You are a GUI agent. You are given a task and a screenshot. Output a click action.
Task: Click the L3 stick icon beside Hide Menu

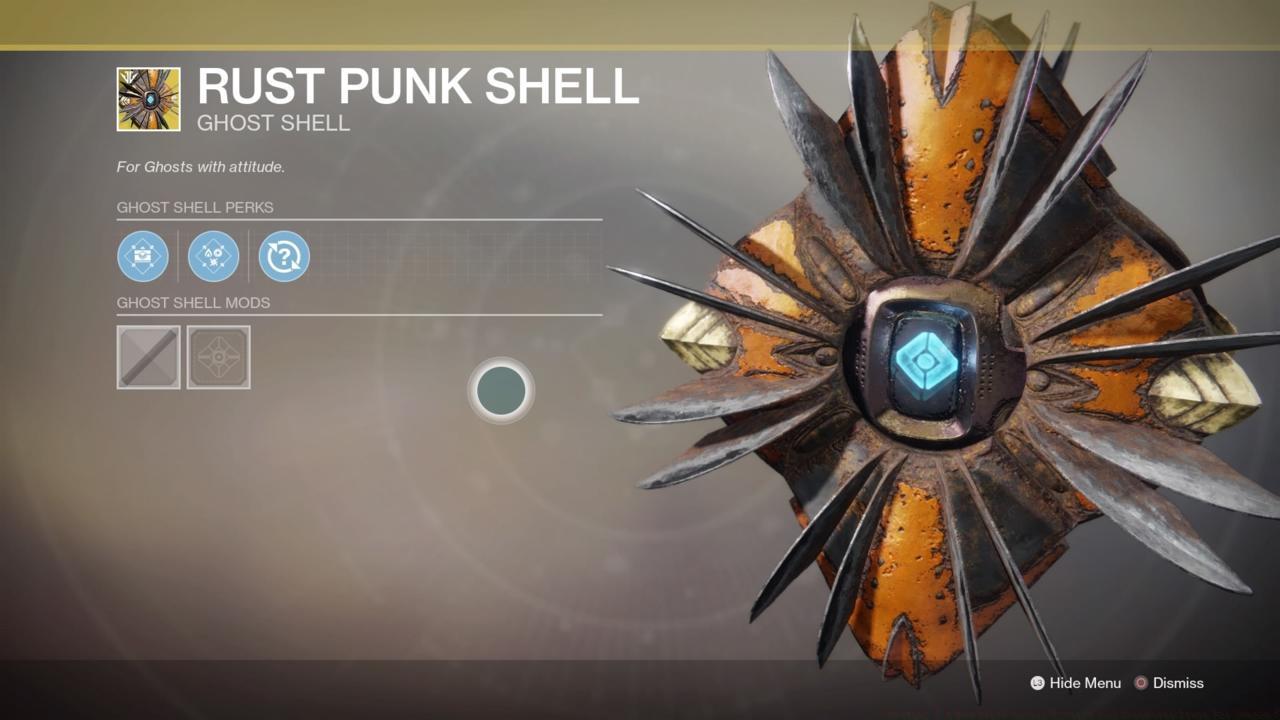(x=1036, y=683)
